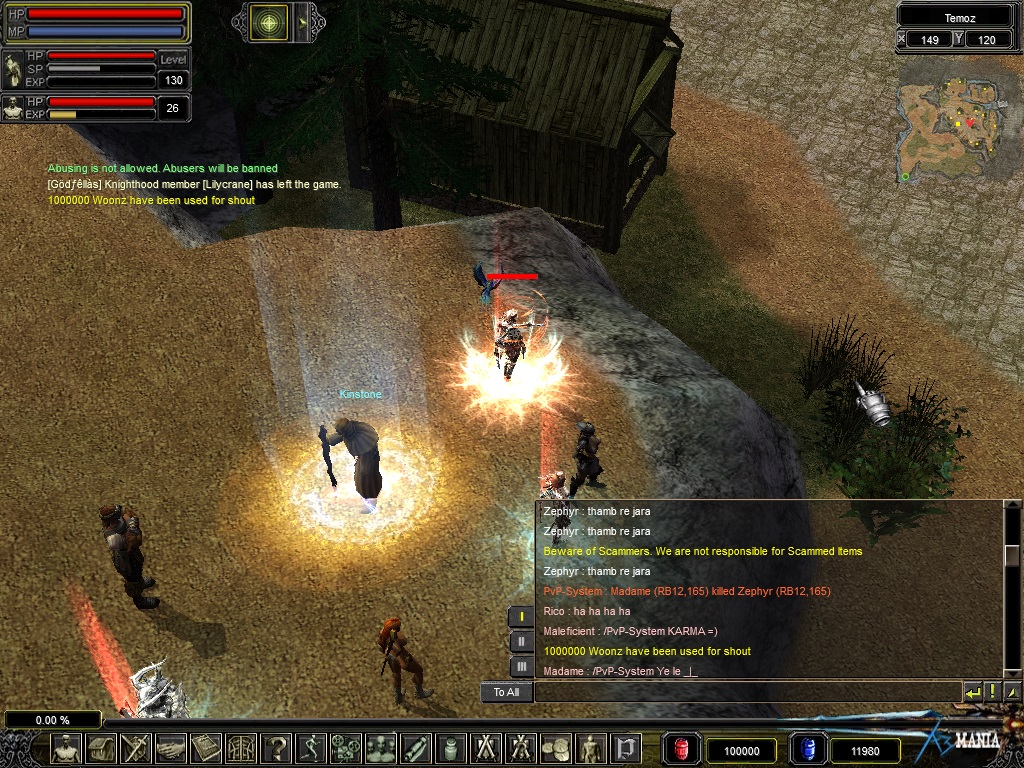Switch to chat tab I

click(521, 617)
